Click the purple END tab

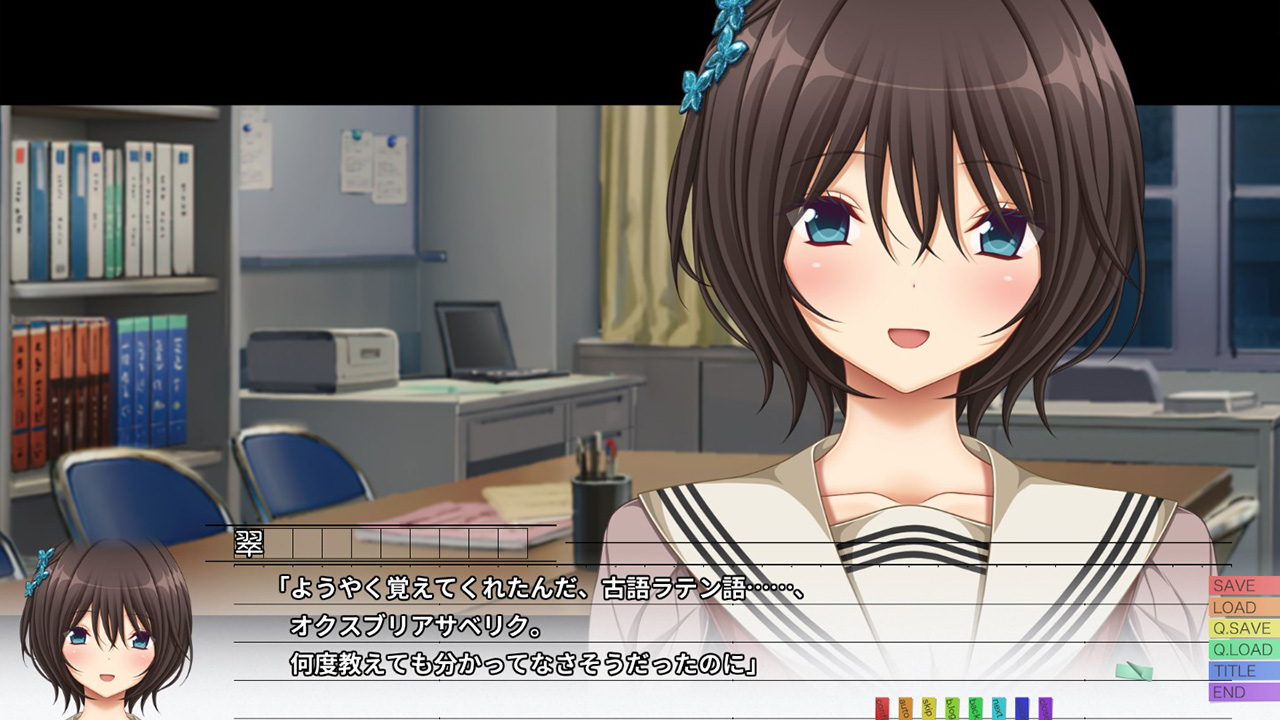tap(1243, 692)
